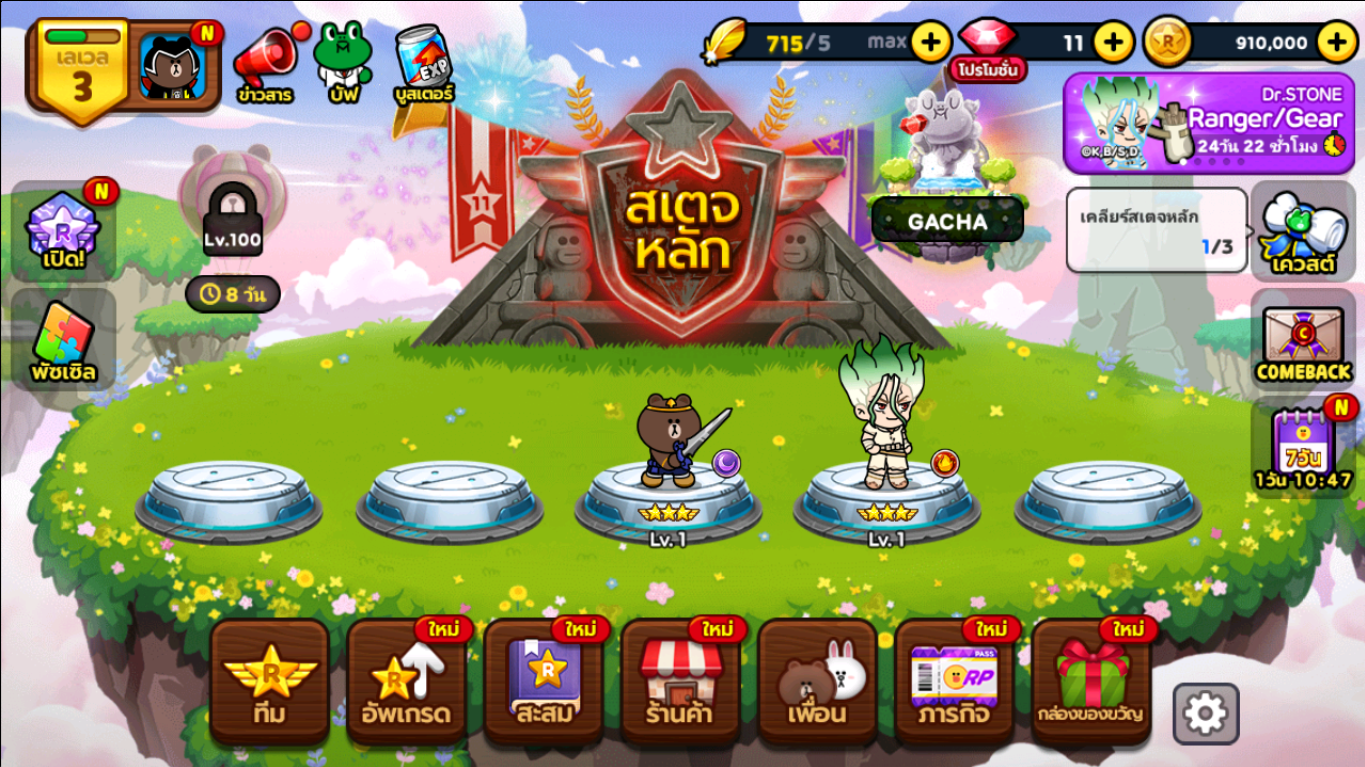Open settings with the gear icon
This screenshot has height=767, width=1365.
click(1205, 714)
